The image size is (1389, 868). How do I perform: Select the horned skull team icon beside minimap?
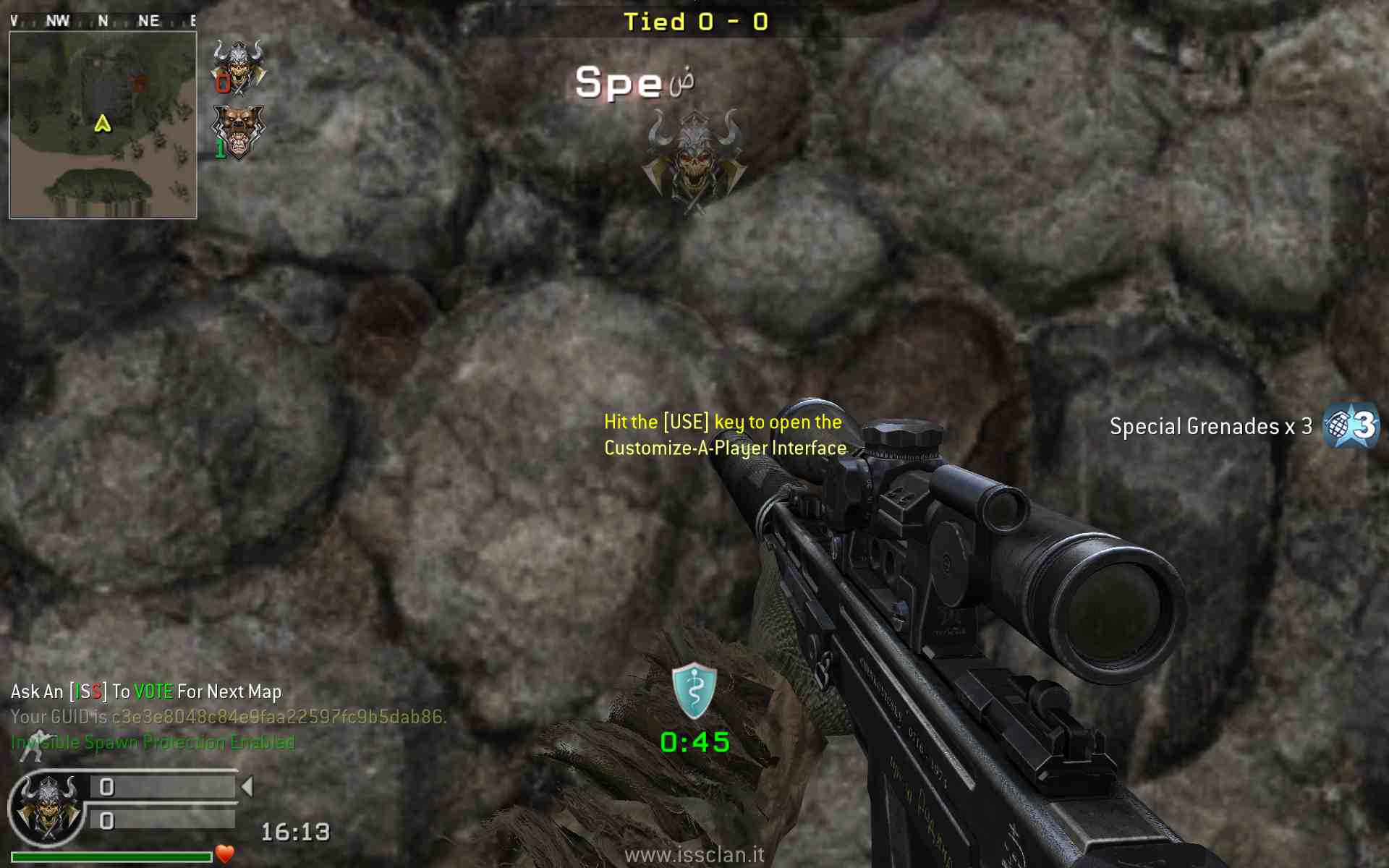239,67
